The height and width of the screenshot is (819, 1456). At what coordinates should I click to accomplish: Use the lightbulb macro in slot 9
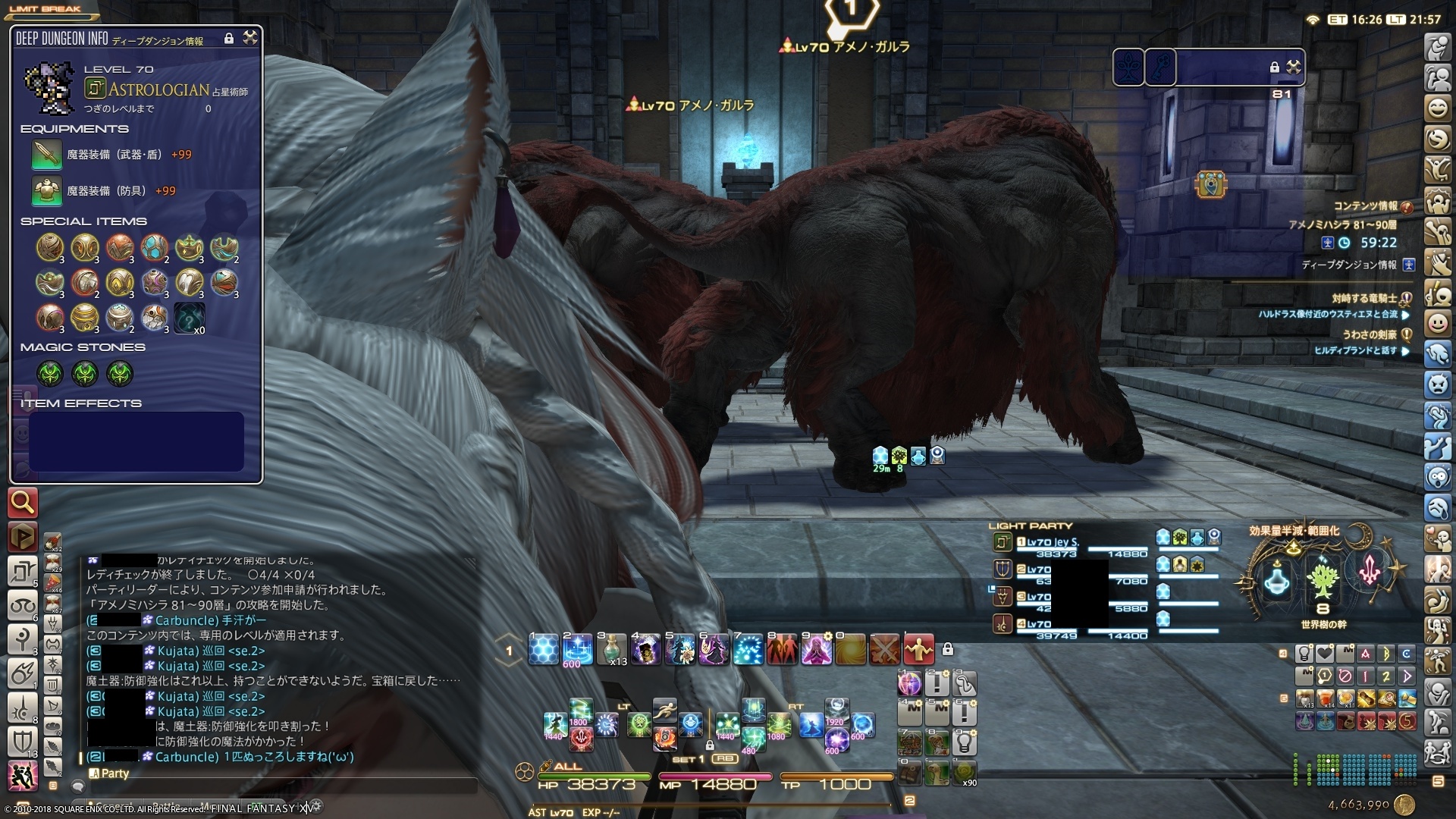[x=964, y=742]
